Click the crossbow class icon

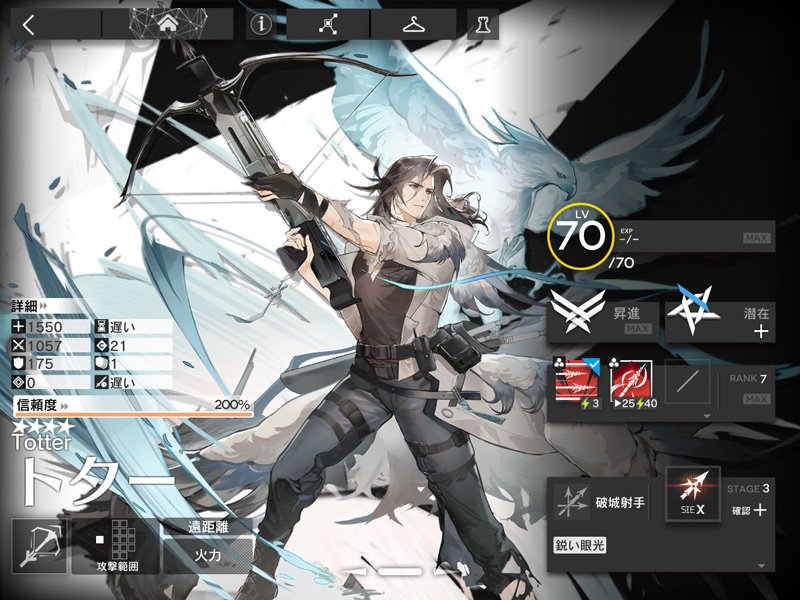(x=40, y=546)
